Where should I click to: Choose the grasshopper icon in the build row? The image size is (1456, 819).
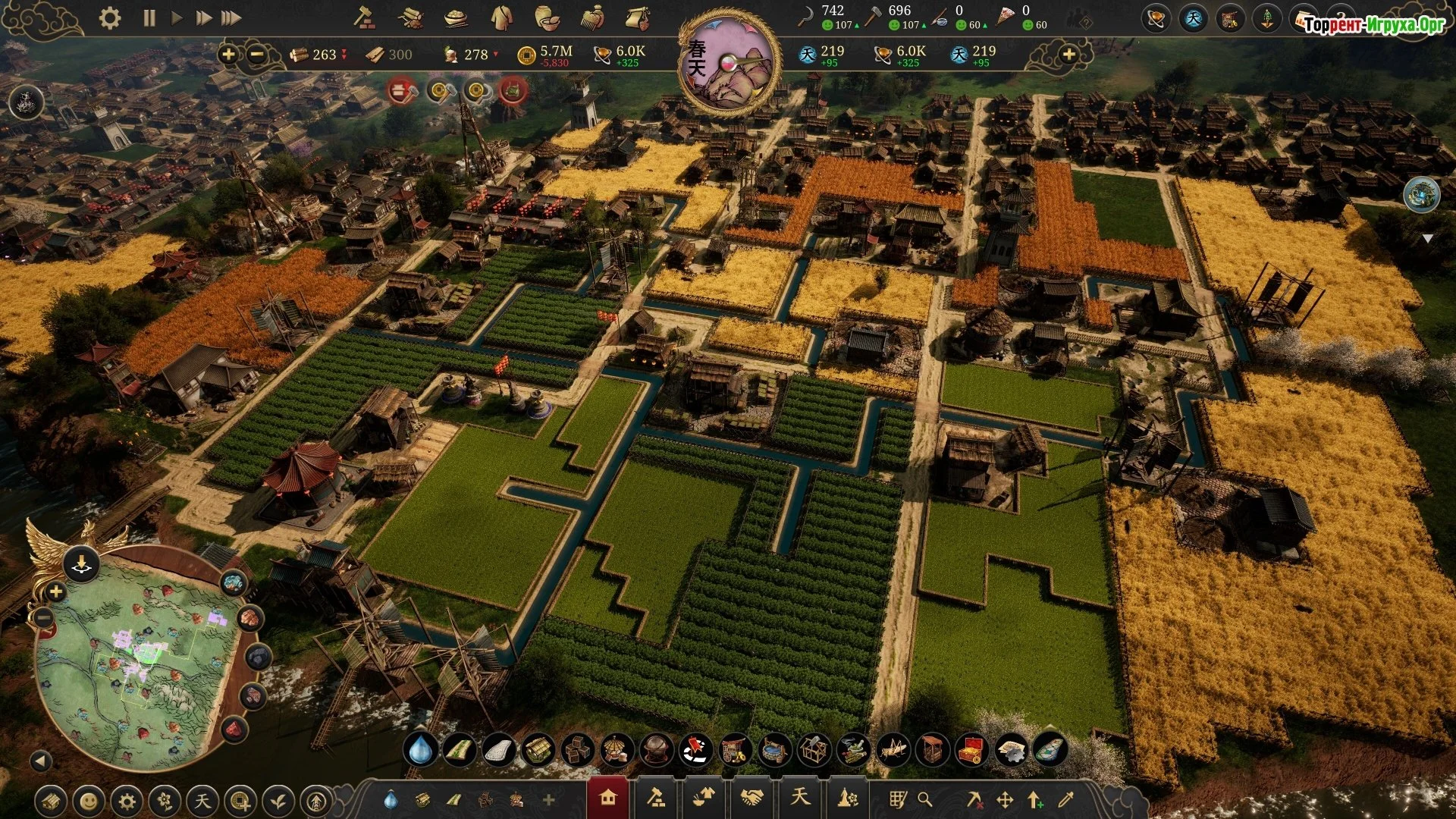click(893, 751)
